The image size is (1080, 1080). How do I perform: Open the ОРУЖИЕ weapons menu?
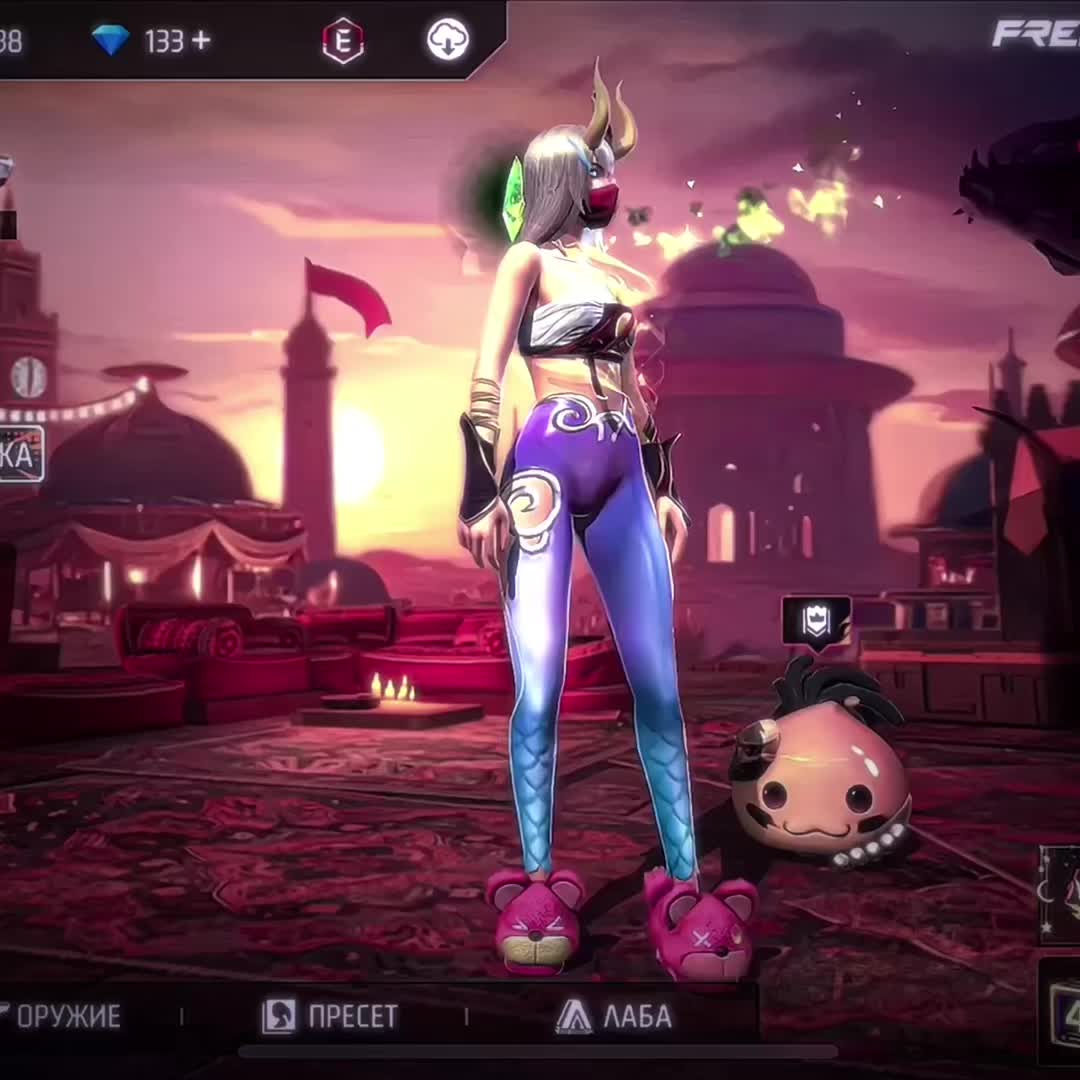coord(62,1017)
